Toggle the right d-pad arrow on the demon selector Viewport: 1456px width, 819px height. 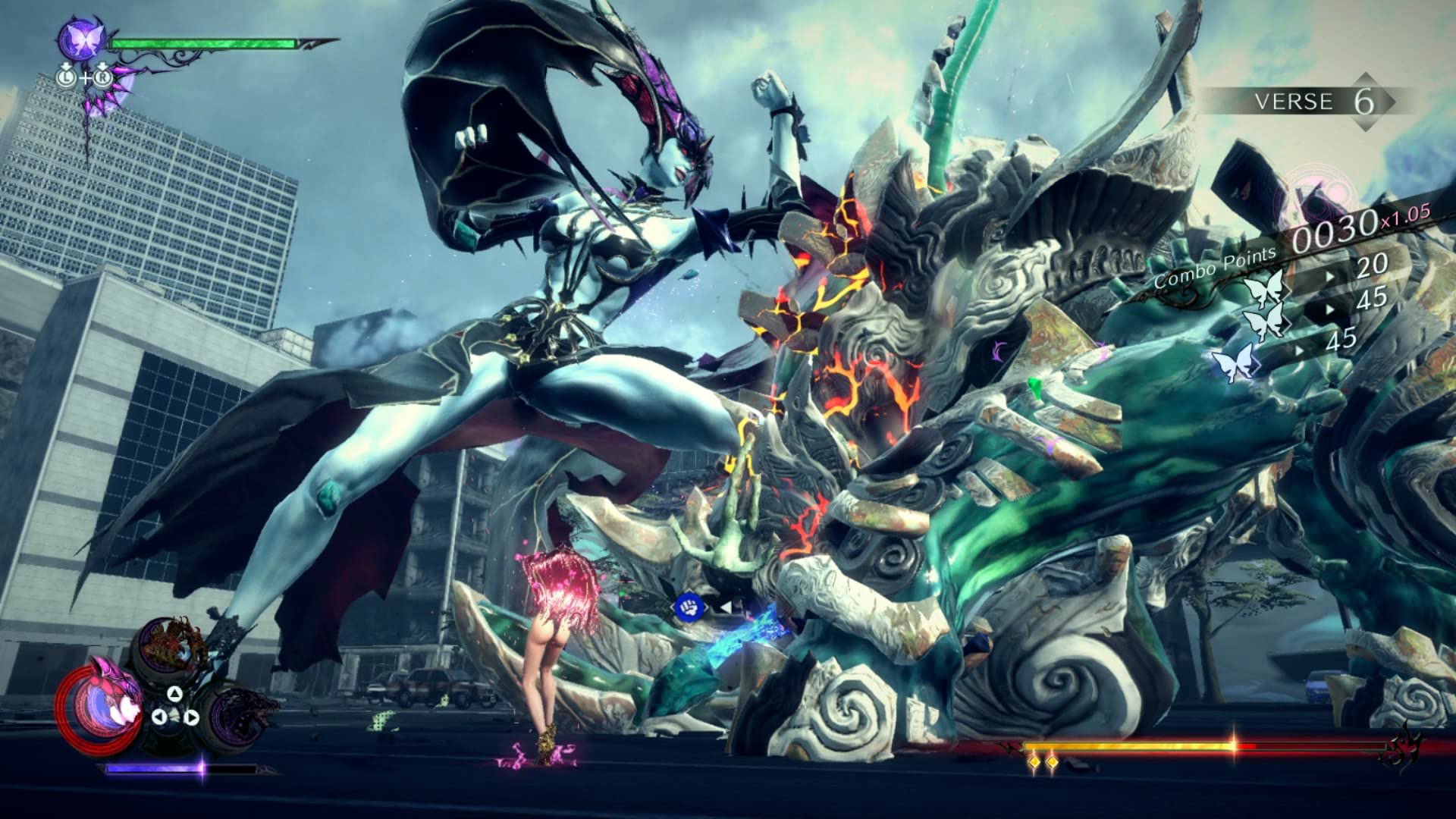[x=191, y=717]
